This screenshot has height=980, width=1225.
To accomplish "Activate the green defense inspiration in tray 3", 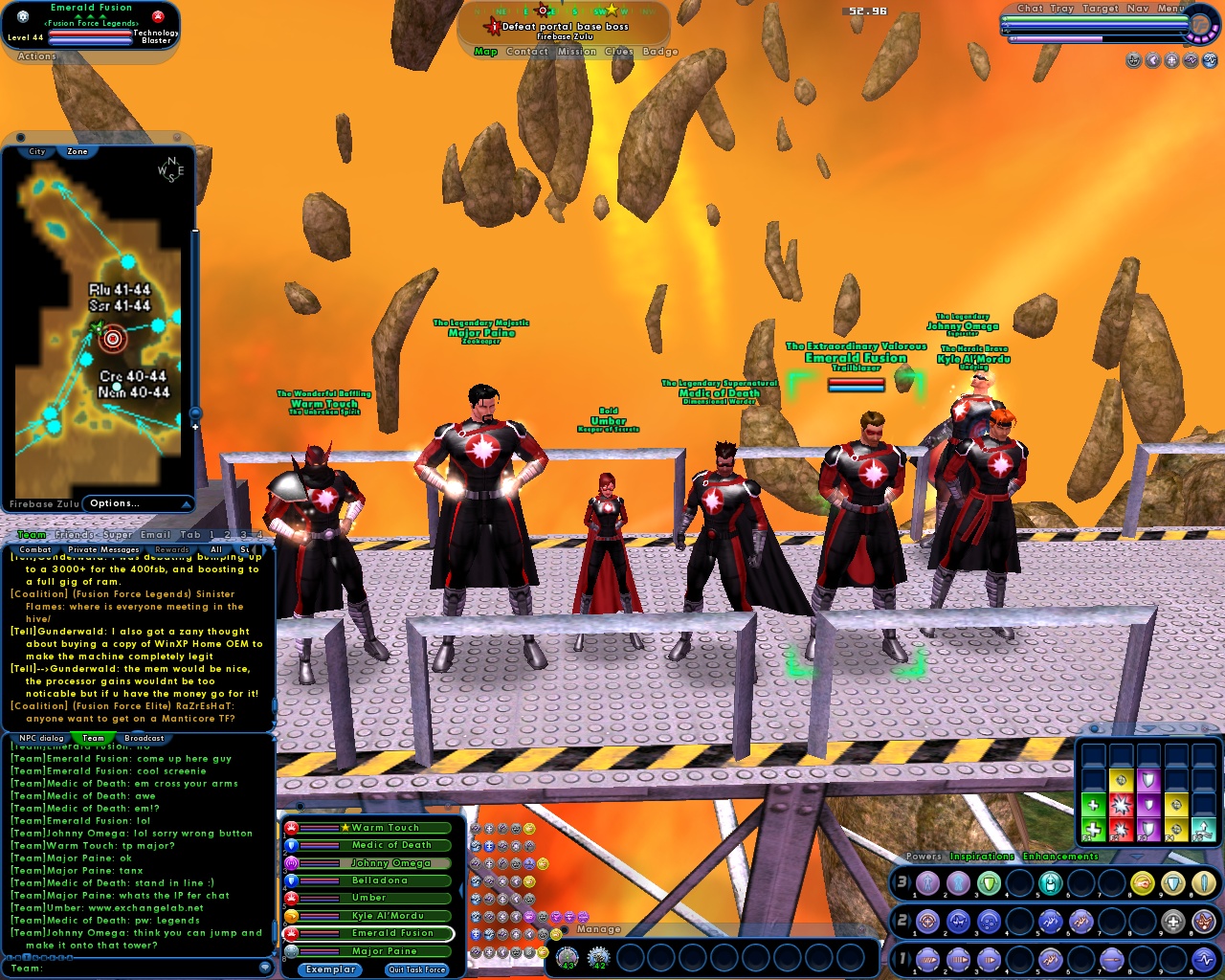I will click(x=989, y=883).
